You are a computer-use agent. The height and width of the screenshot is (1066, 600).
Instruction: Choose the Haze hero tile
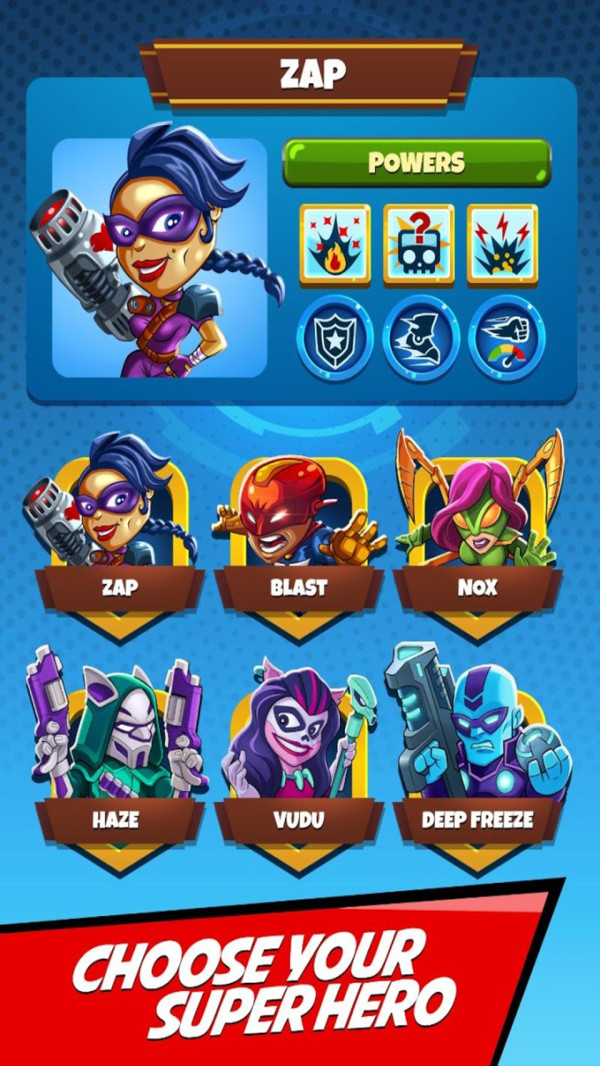[x=119, y=760]
